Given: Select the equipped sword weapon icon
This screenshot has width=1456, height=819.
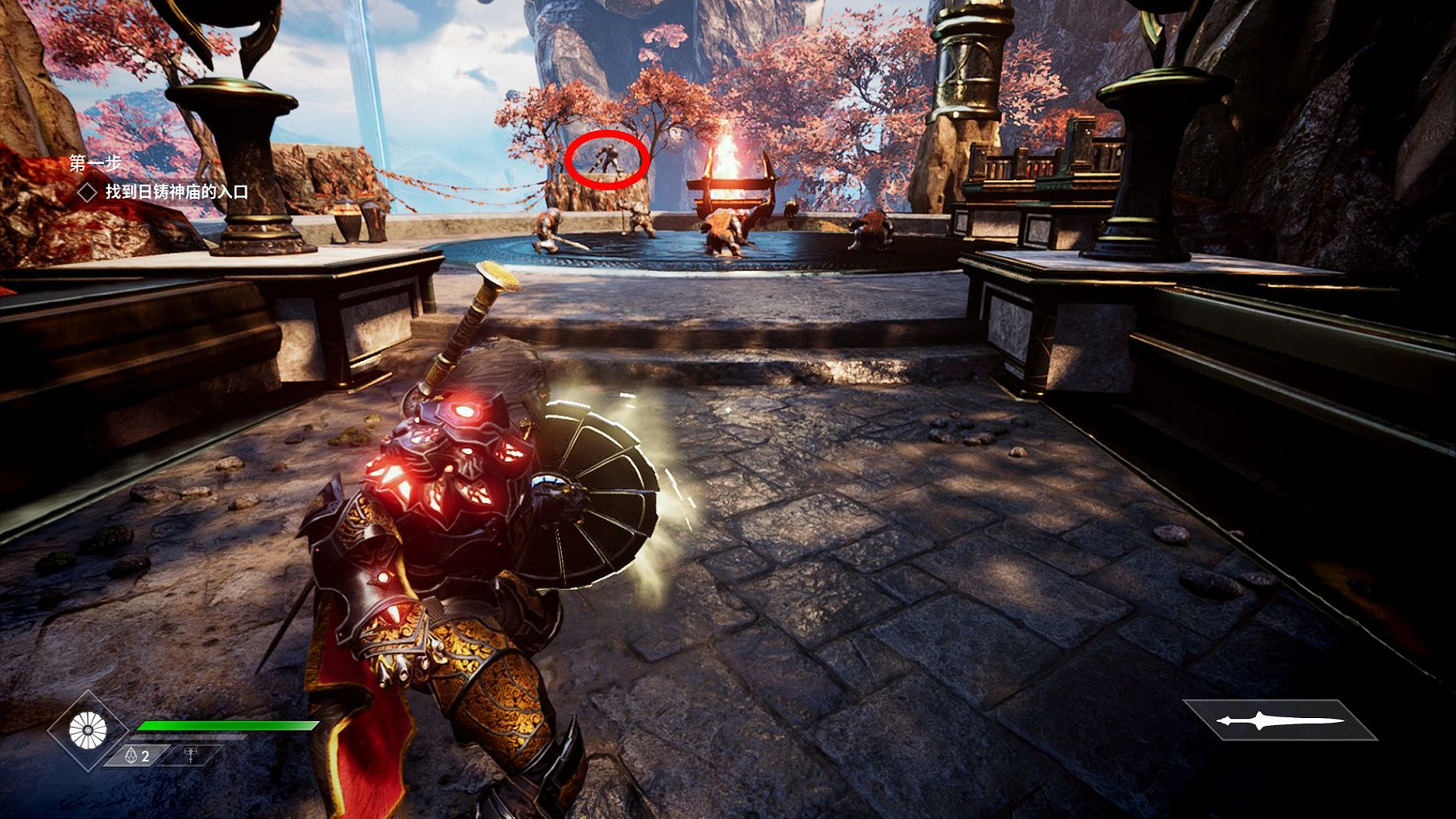Looking at the screenshot, I should [1279, 720].
